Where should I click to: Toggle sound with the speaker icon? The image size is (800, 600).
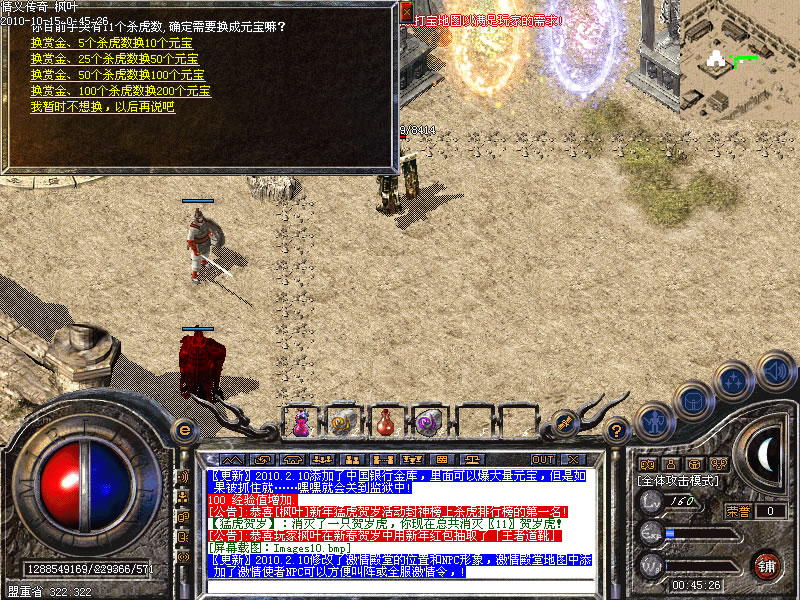tap(775, 370)
